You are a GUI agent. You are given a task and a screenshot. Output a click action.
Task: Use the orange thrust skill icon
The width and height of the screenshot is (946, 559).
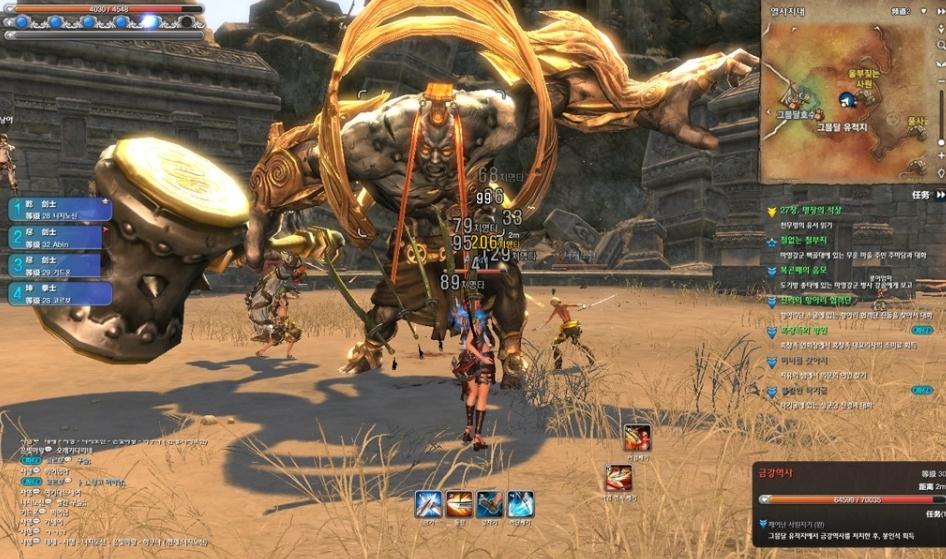pos(459,503)
